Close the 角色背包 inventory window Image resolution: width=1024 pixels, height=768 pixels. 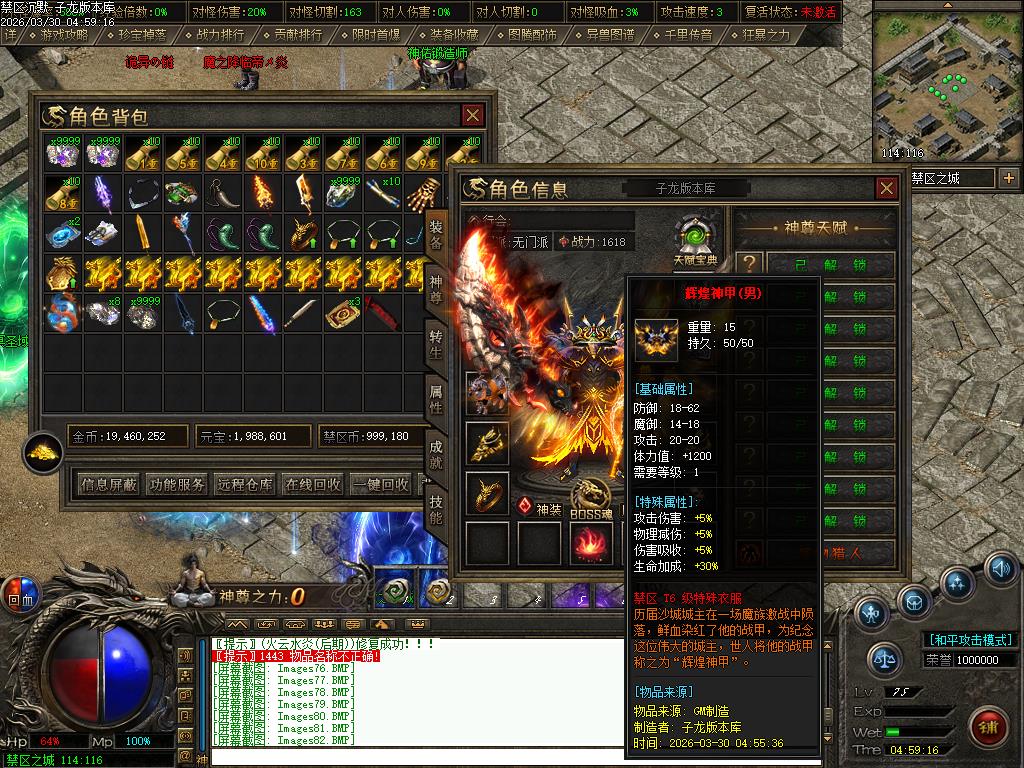tap(472, 116)
